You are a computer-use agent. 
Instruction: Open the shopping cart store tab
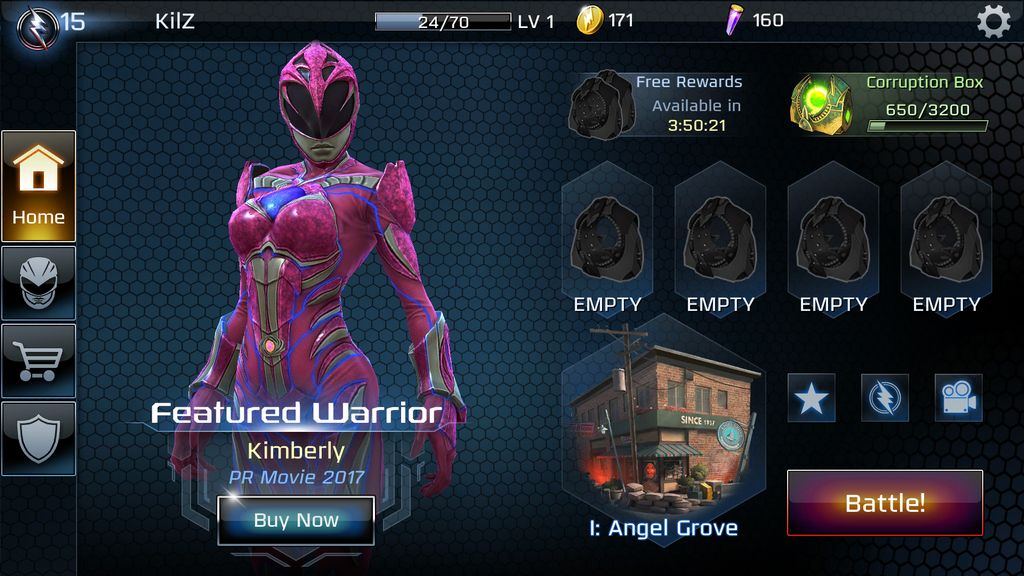(x=38, y=360)
